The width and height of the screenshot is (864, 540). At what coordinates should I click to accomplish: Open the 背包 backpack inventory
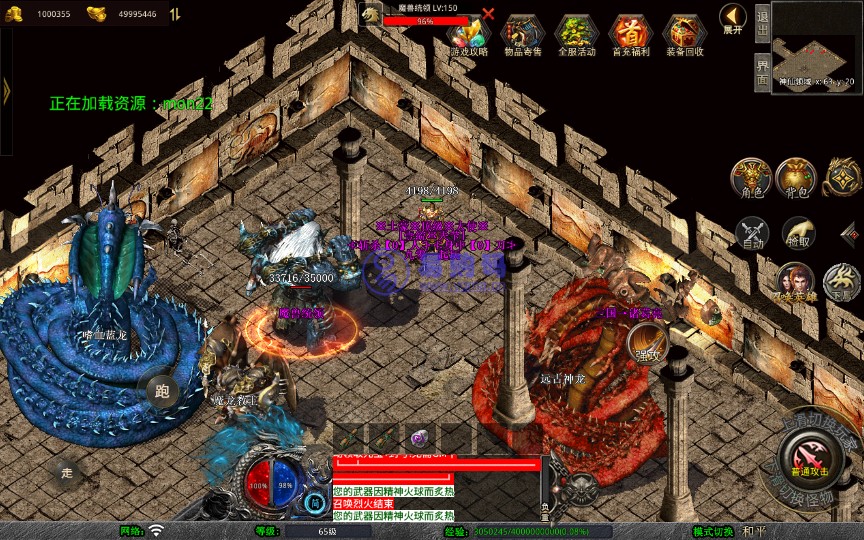pyautogui.click(x=796, y=178)
